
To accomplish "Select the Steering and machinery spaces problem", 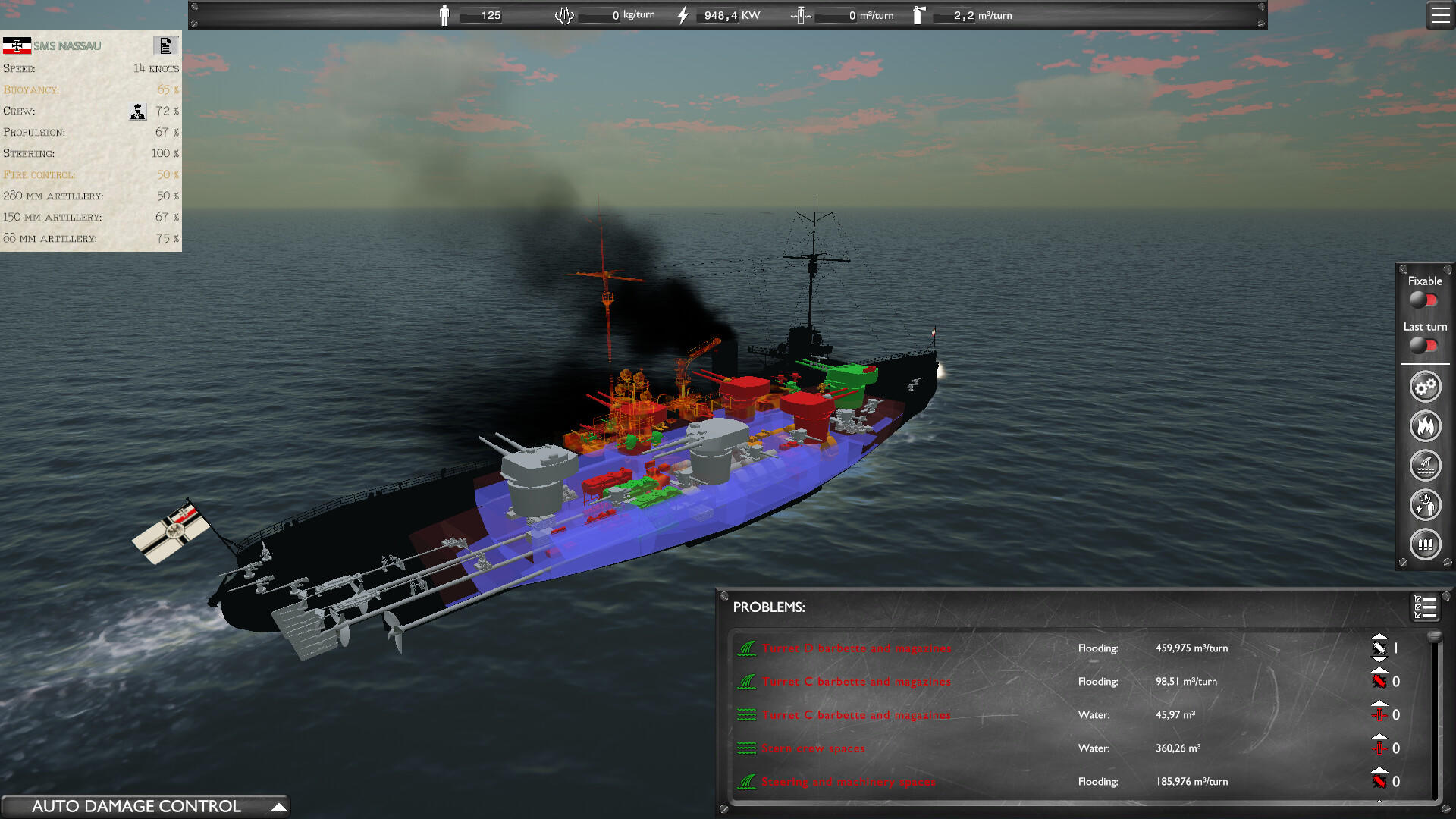I will click(849, 781).
